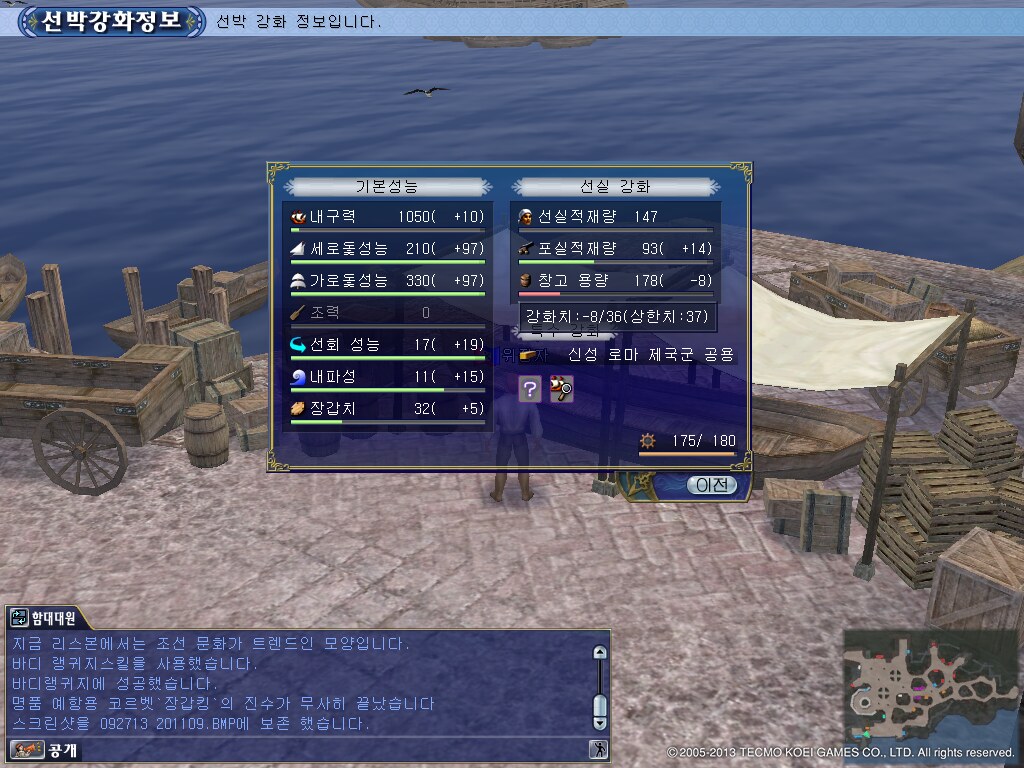This screenshot has height=768, width=1024.
Task: Select the 창고 용량 cargo capacity row
Action: (616, 281)
